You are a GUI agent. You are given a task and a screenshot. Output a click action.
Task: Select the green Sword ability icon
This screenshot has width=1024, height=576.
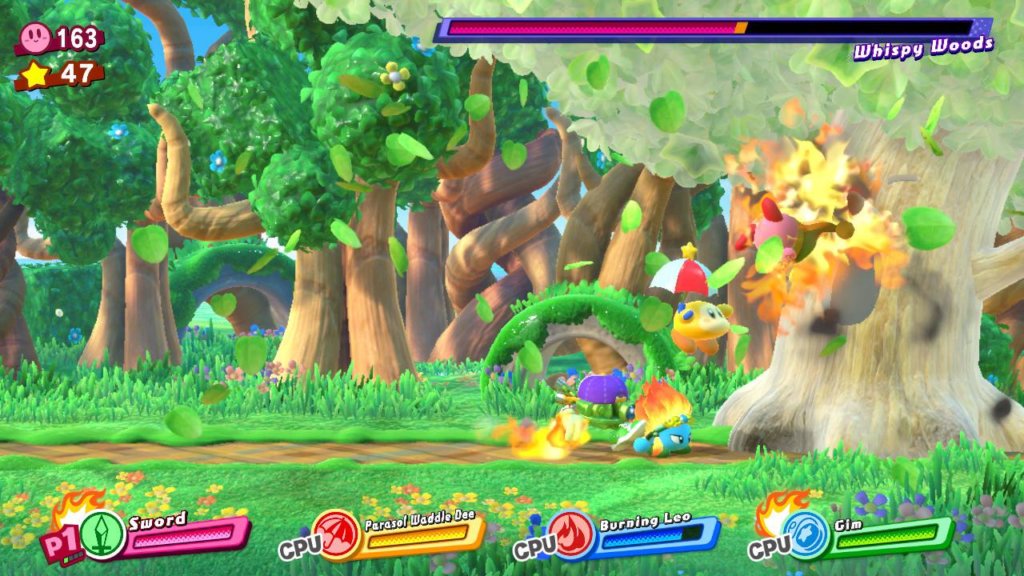point(102,534)
